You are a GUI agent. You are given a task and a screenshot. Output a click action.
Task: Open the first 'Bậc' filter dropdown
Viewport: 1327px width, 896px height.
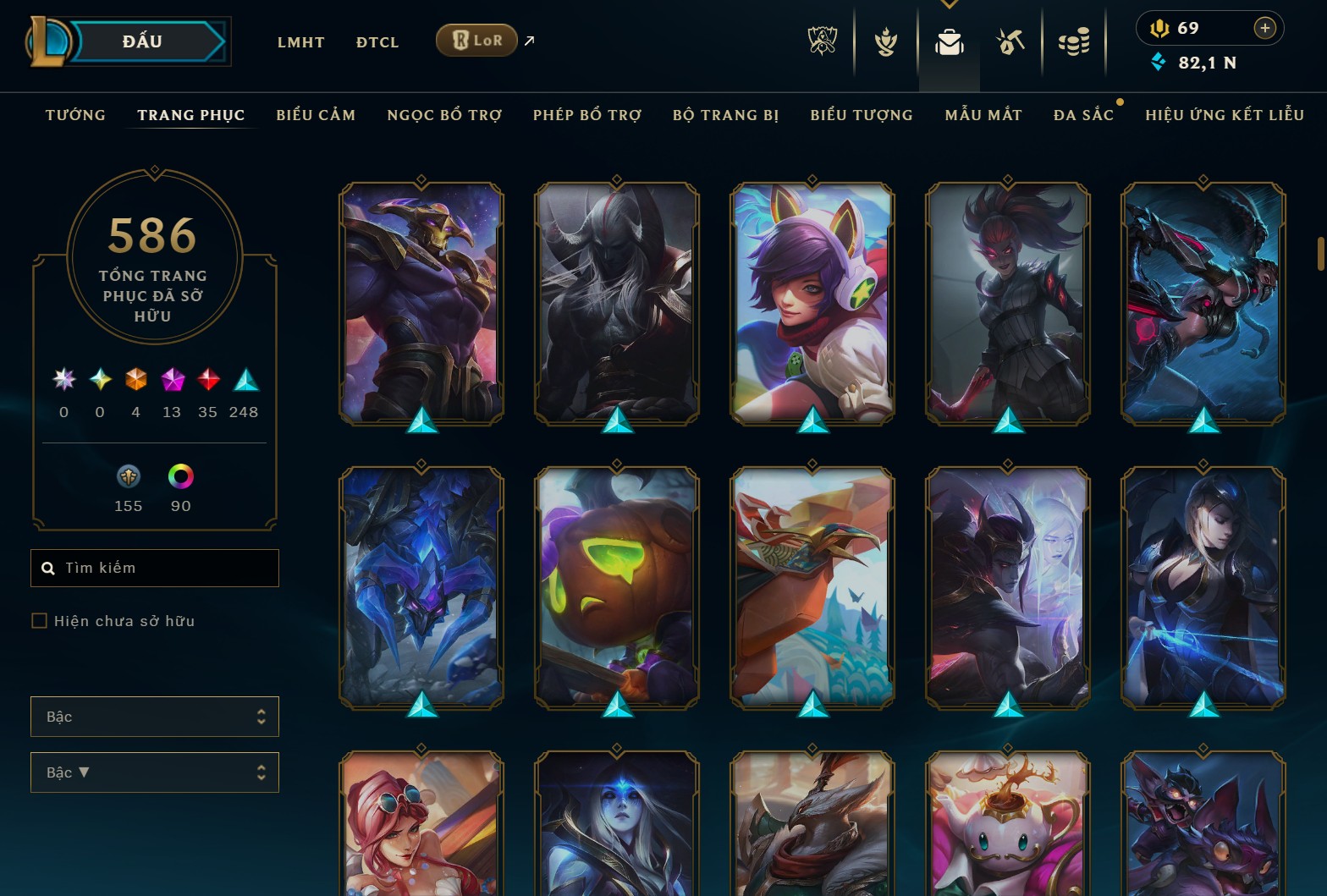pyautogui.click(x=155, y=716)
